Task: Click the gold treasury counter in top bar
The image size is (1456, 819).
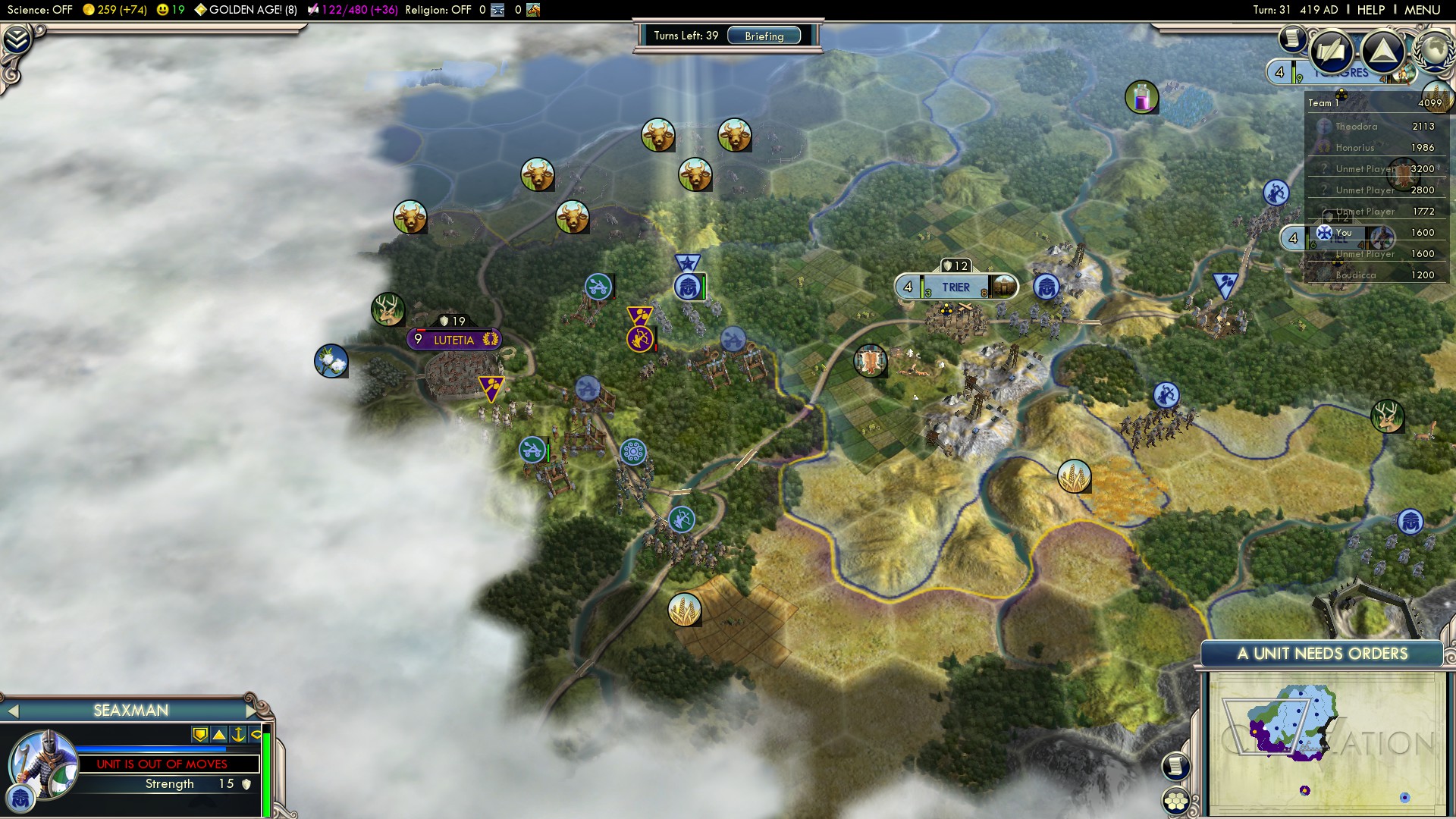Action: point(114,10)
